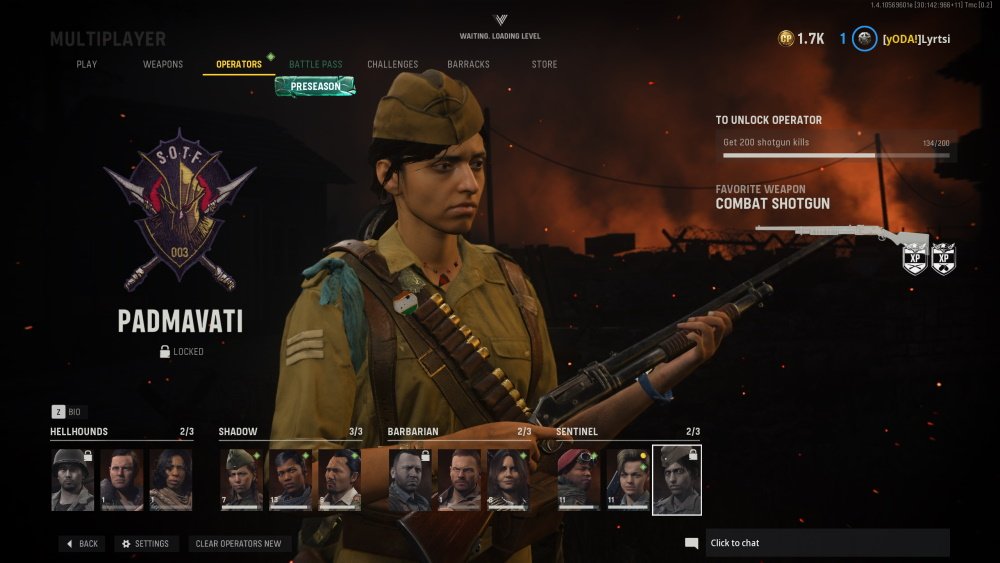Open the Settings button
1000x563 pixels.
(x=145, y=544)
